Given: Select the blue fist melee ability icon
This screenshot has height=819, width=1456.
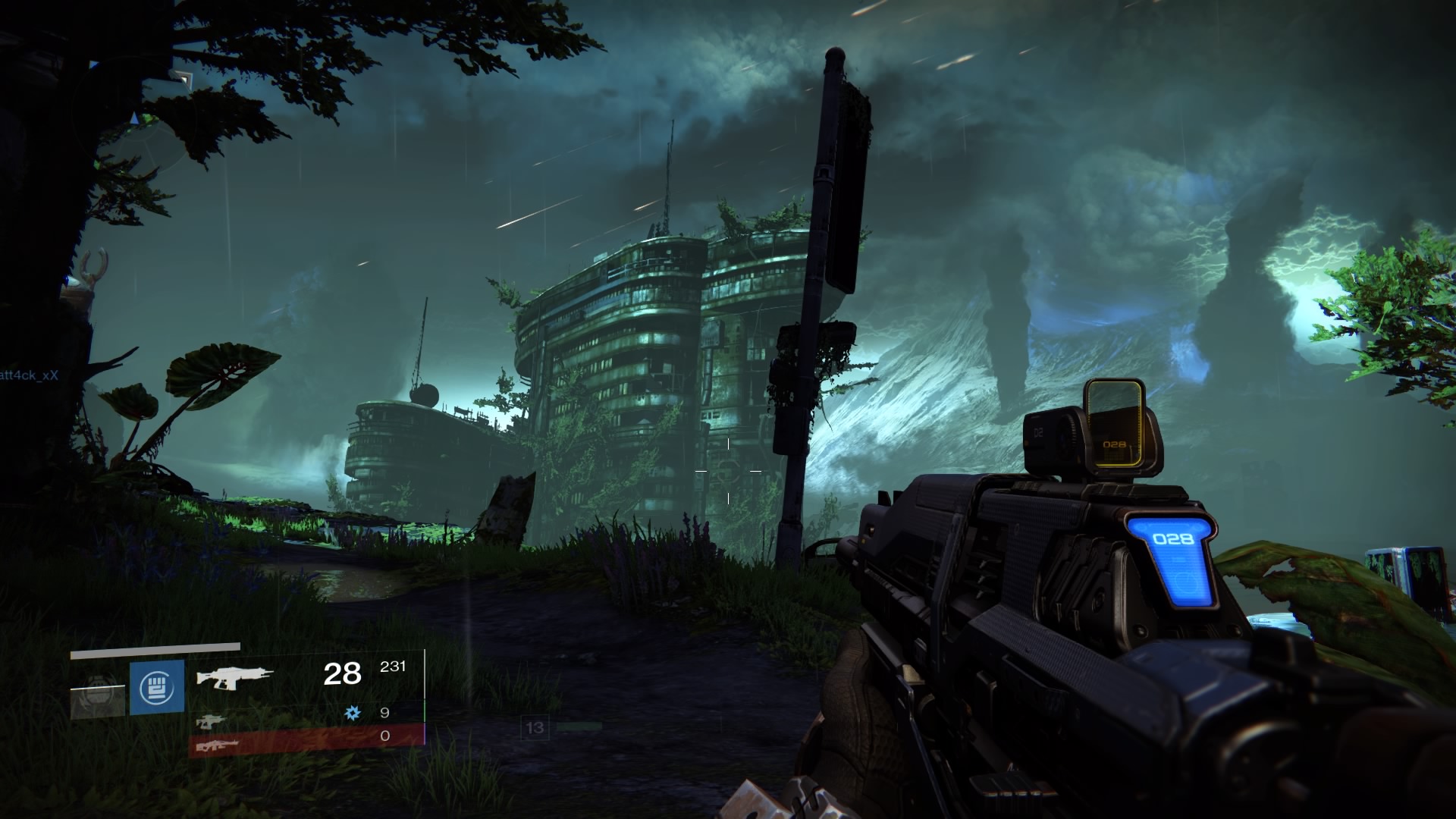Looking at the screenshot, I should pos(157,687).
